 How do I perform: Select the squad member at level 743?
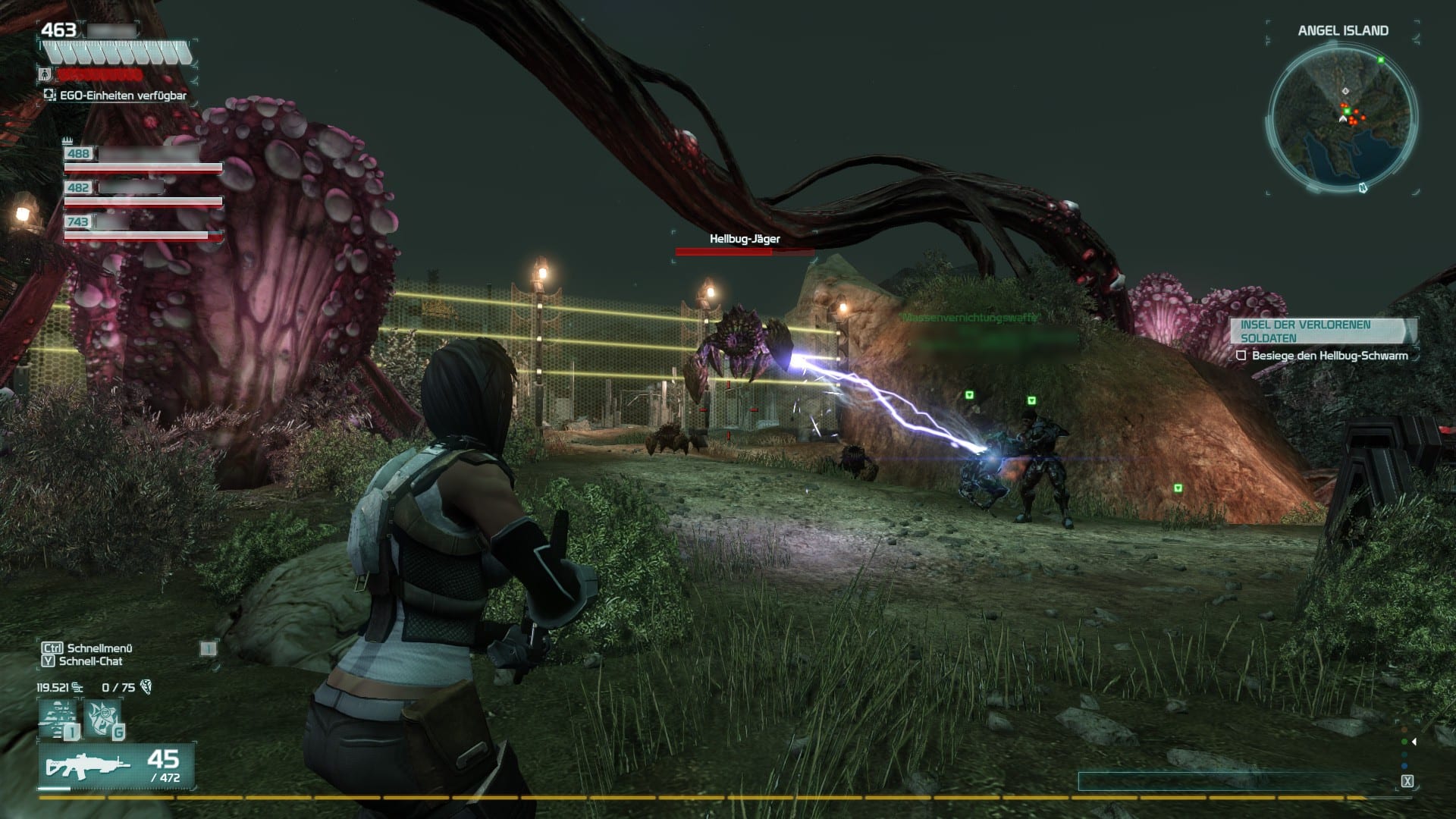(143, 227)
